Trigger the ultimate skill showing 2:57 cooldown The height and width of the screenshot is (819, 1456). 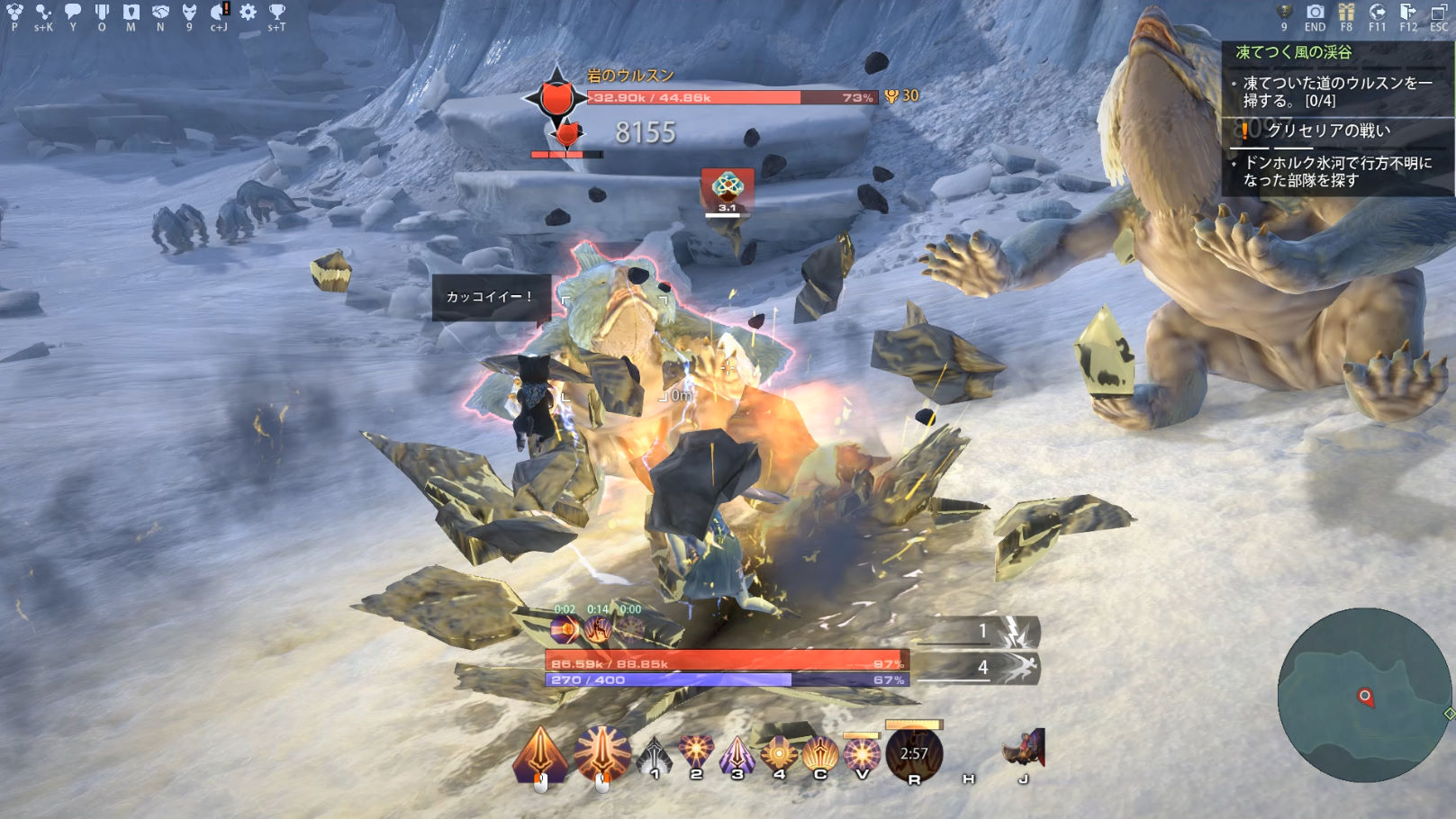click(x=914, y=753)
